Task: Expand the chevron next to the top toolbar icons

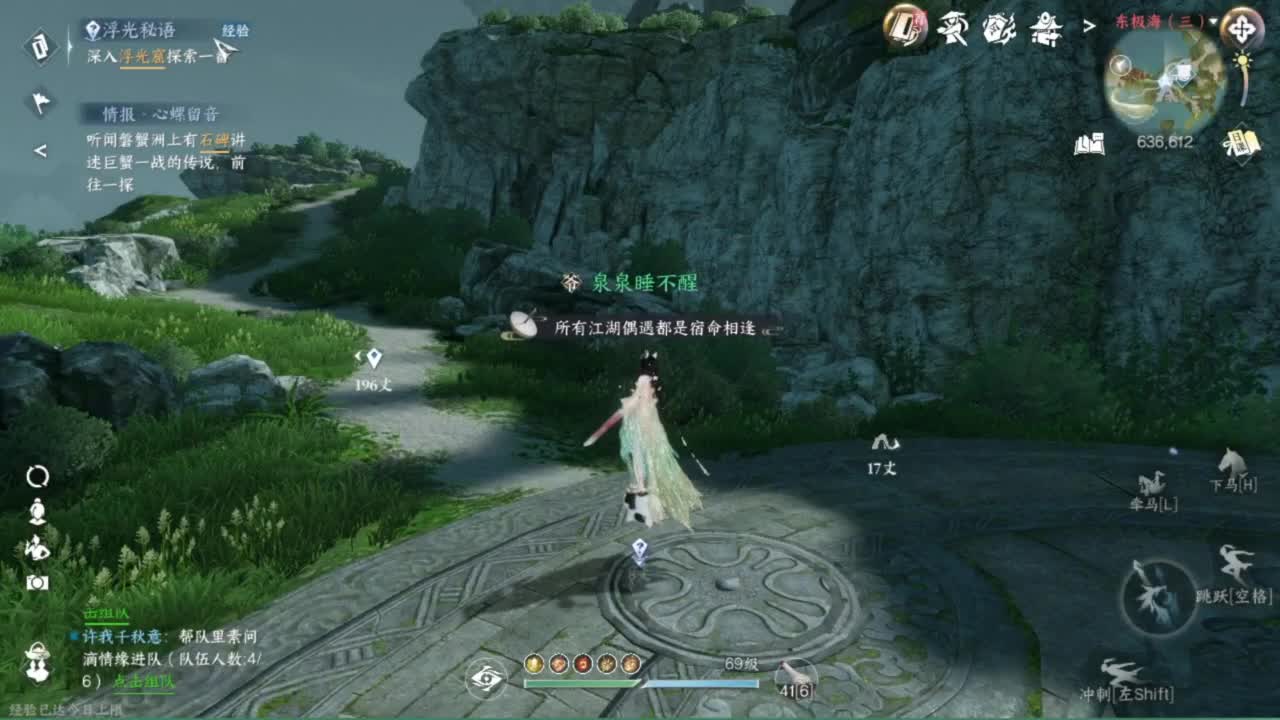Action: 1087,26
